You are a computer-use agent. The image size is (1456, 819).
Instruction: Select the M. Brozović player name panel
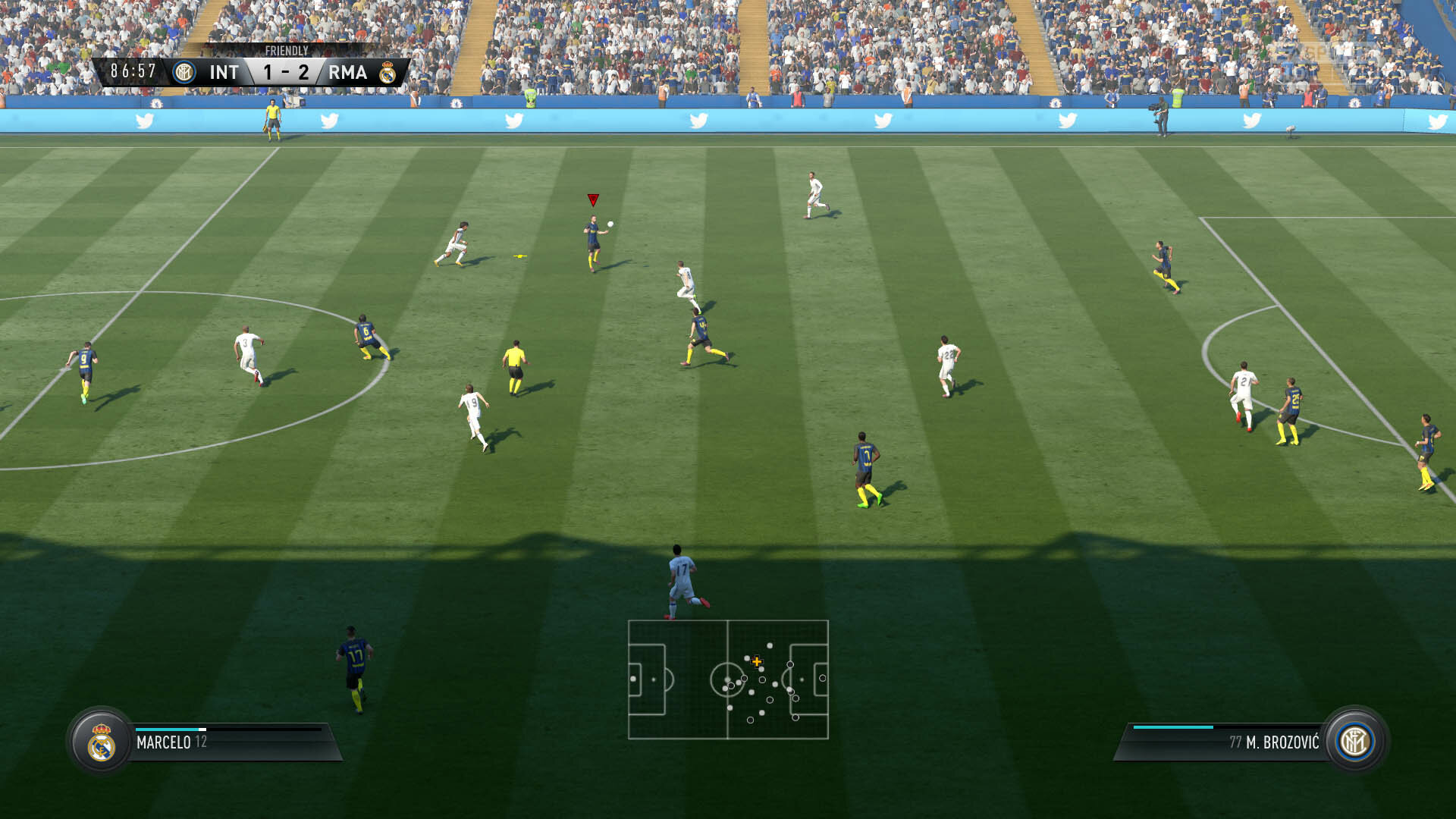(1228, 742)
